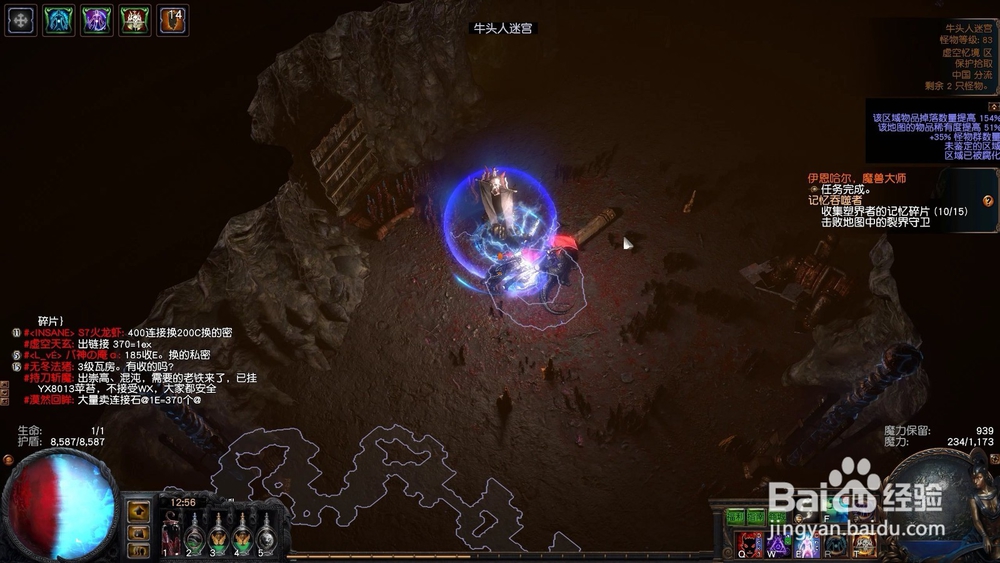Use the grey flask in slot 5
This screenshot has width=1000, height=563.
click(x=265, y=536)
